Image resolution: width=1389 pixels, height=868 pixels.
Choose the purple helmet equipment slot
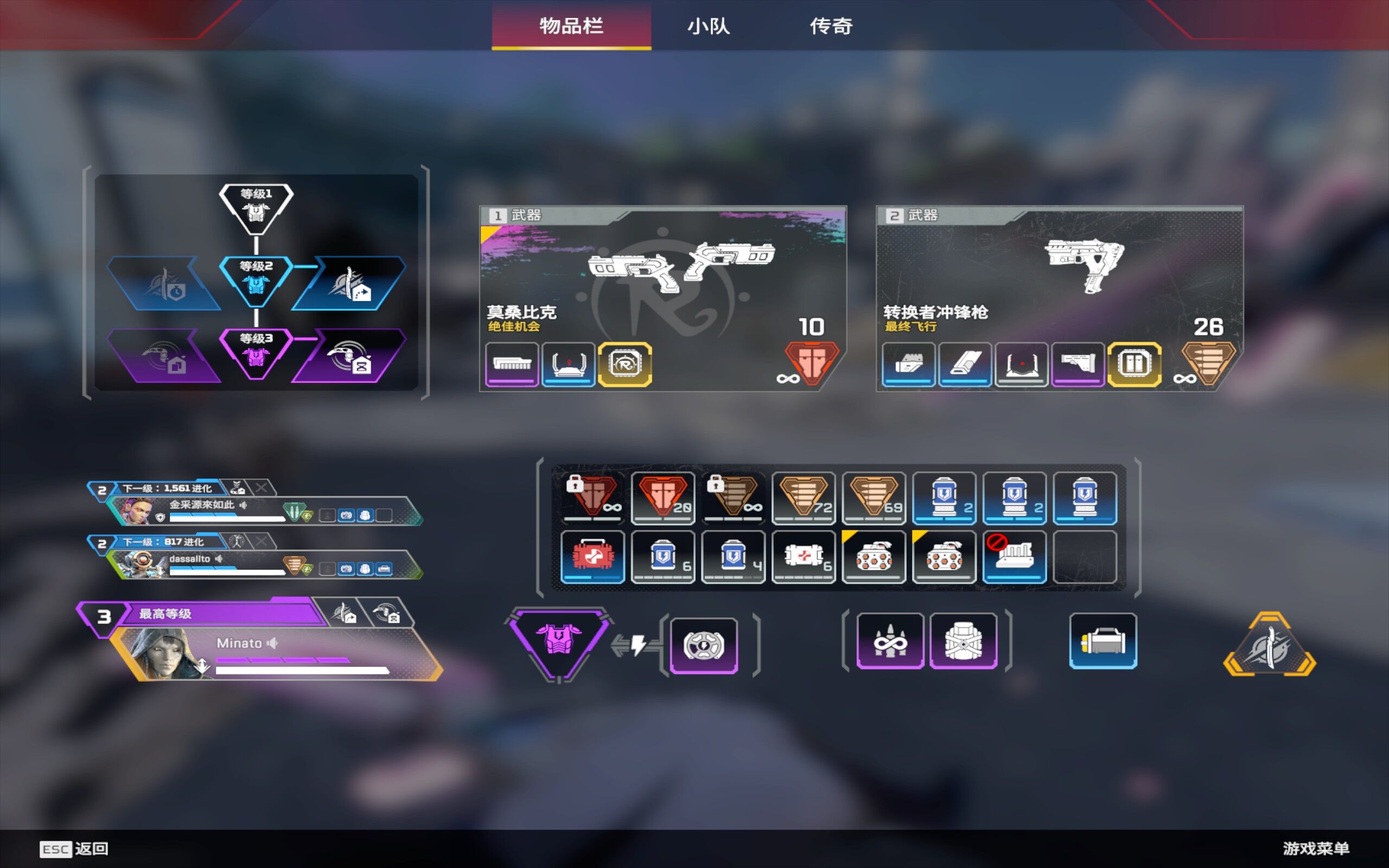(890, 641)
